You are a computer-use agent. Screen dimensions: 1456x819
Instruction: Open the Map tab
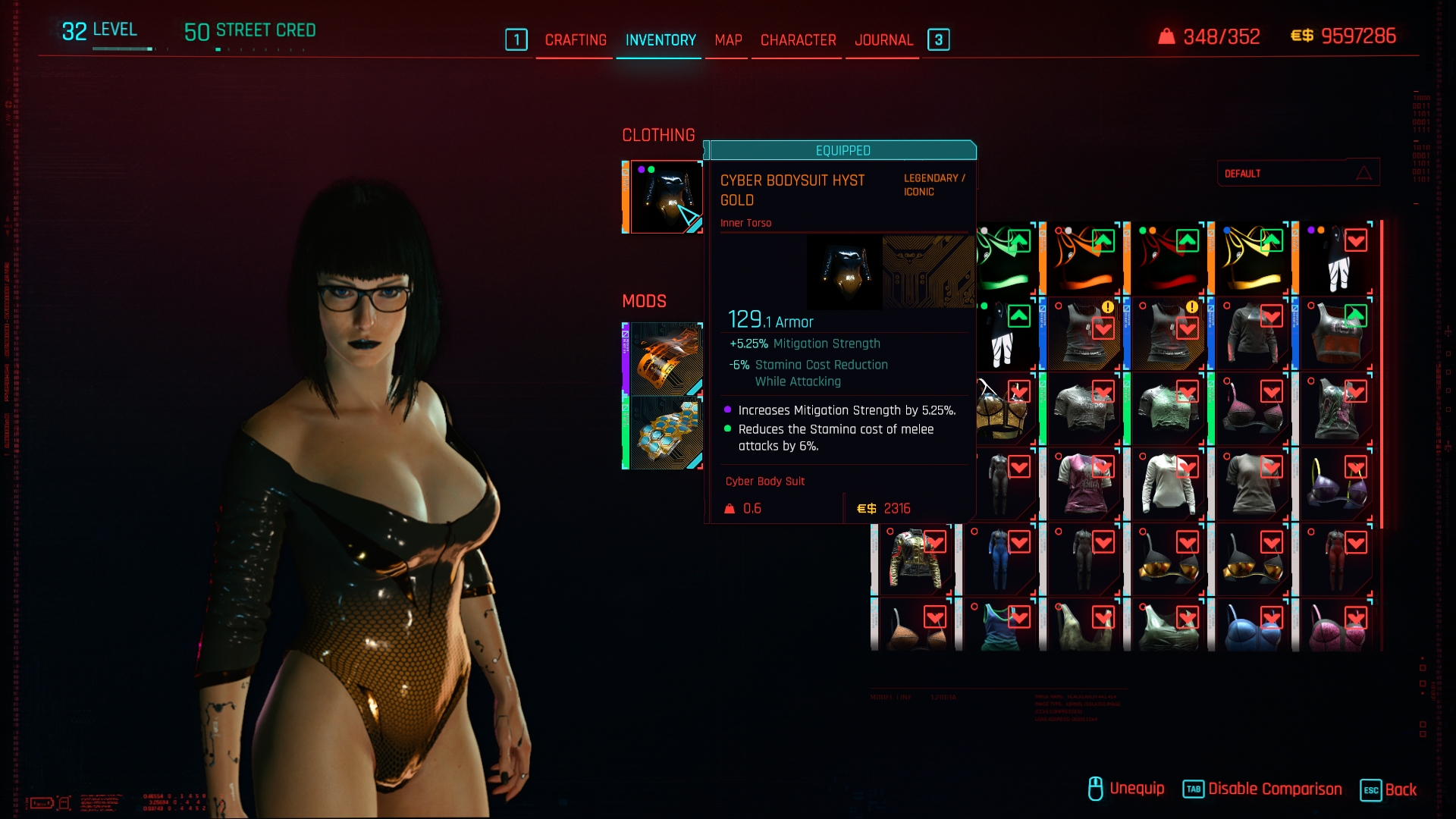(728, 40)
